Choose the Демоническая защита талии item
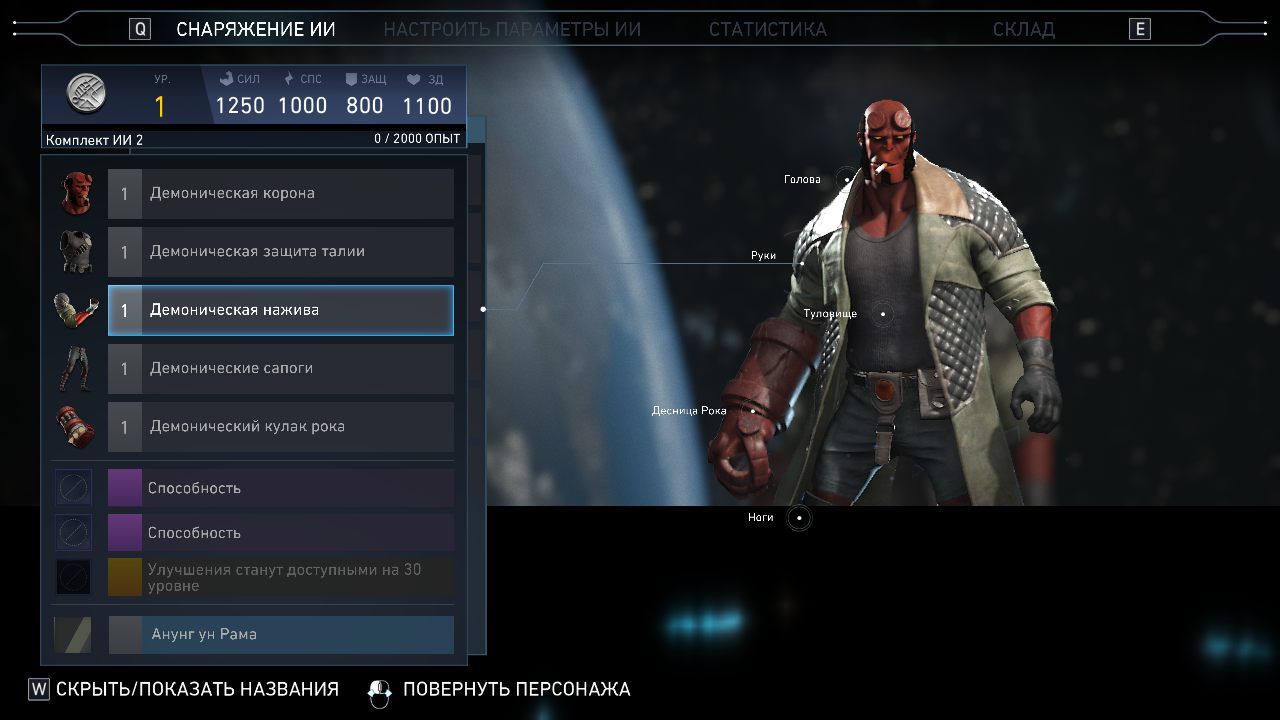1280x720 pixels. (280, 252)
